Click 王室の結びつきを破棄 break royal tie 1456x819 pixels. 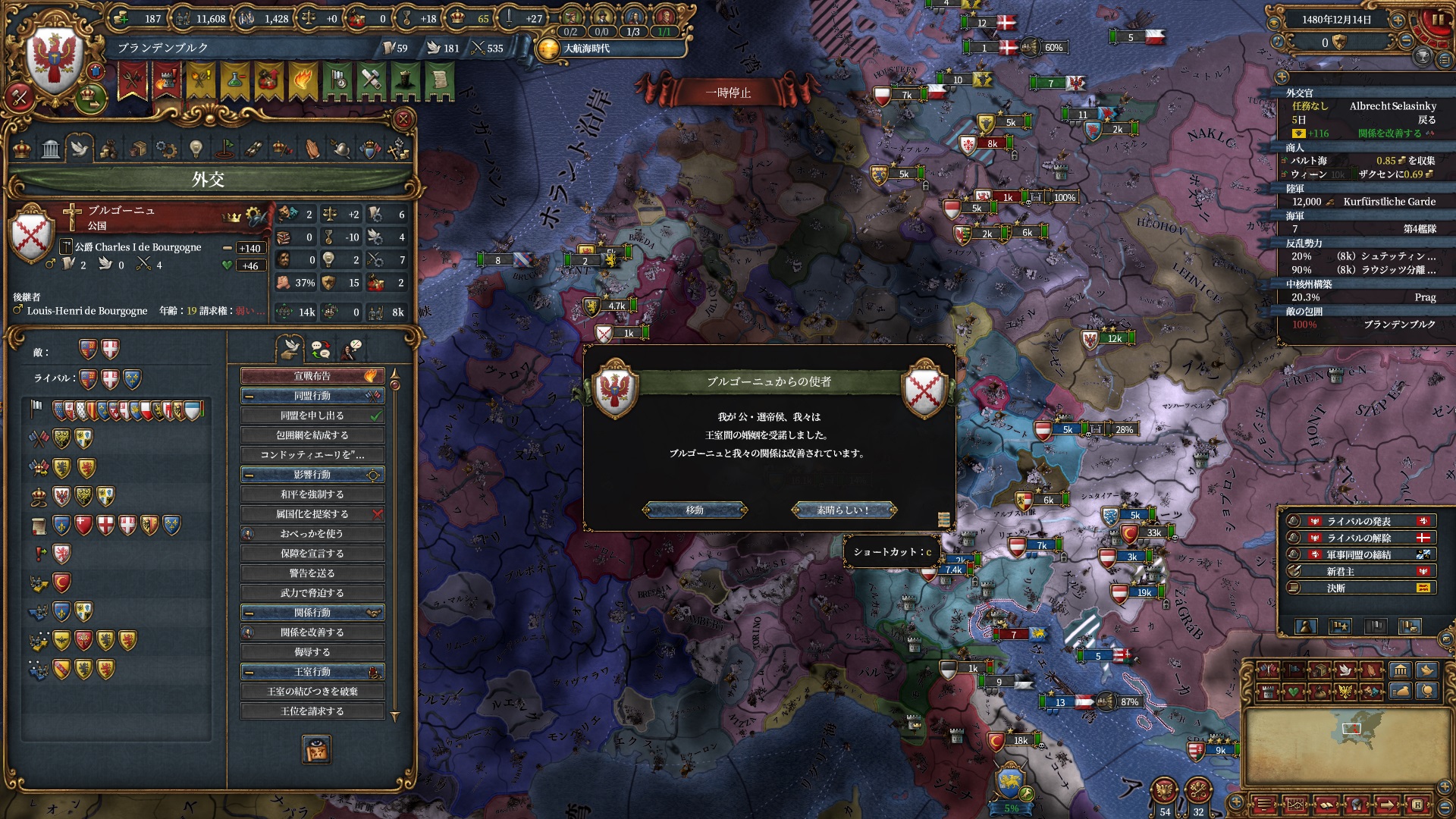coord(312,692)
